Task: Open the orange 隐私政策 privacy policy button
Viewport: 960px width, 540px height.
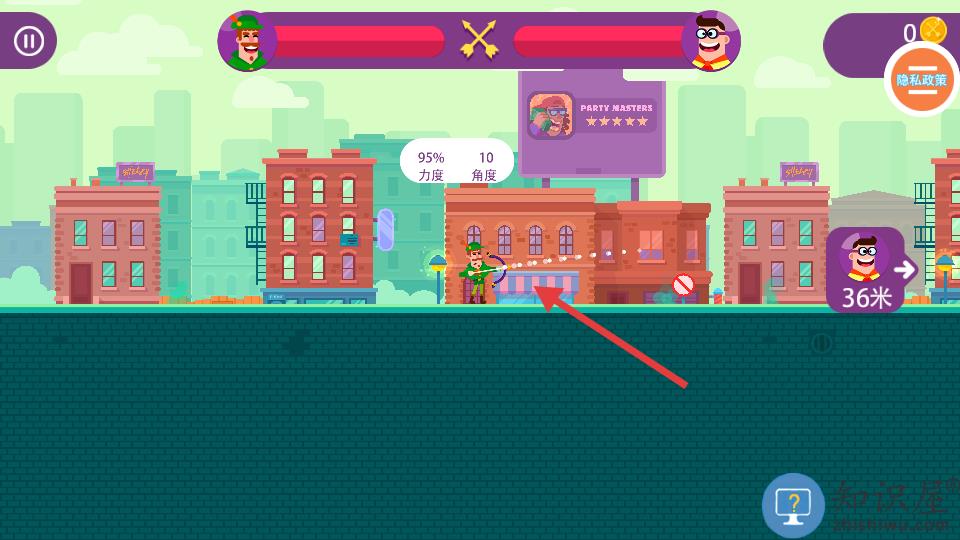Action: click(x=921, y=79)
